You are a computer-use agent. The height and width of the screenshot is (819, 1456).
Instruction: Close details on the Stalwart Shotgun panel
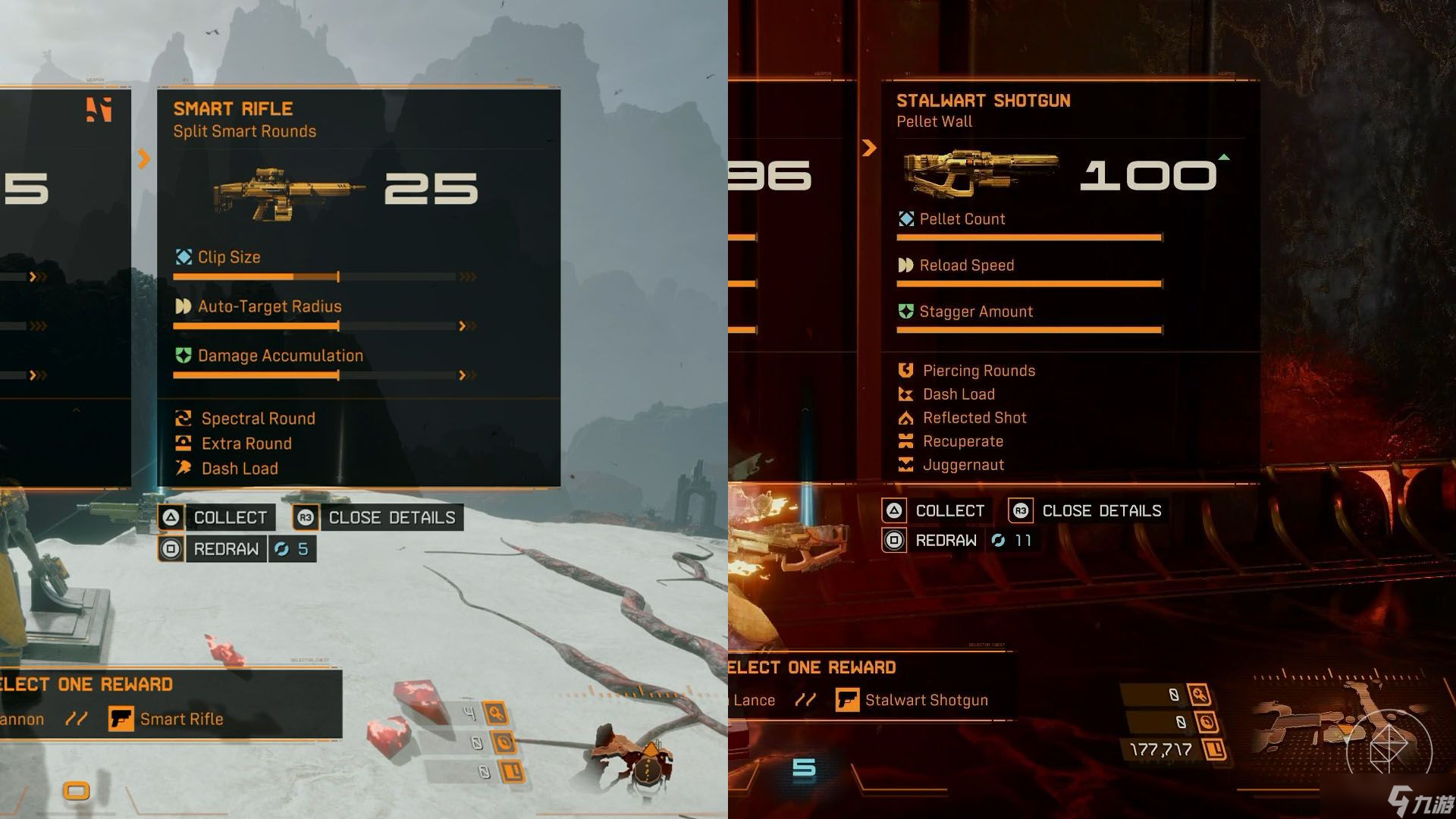click(1086, 511)
